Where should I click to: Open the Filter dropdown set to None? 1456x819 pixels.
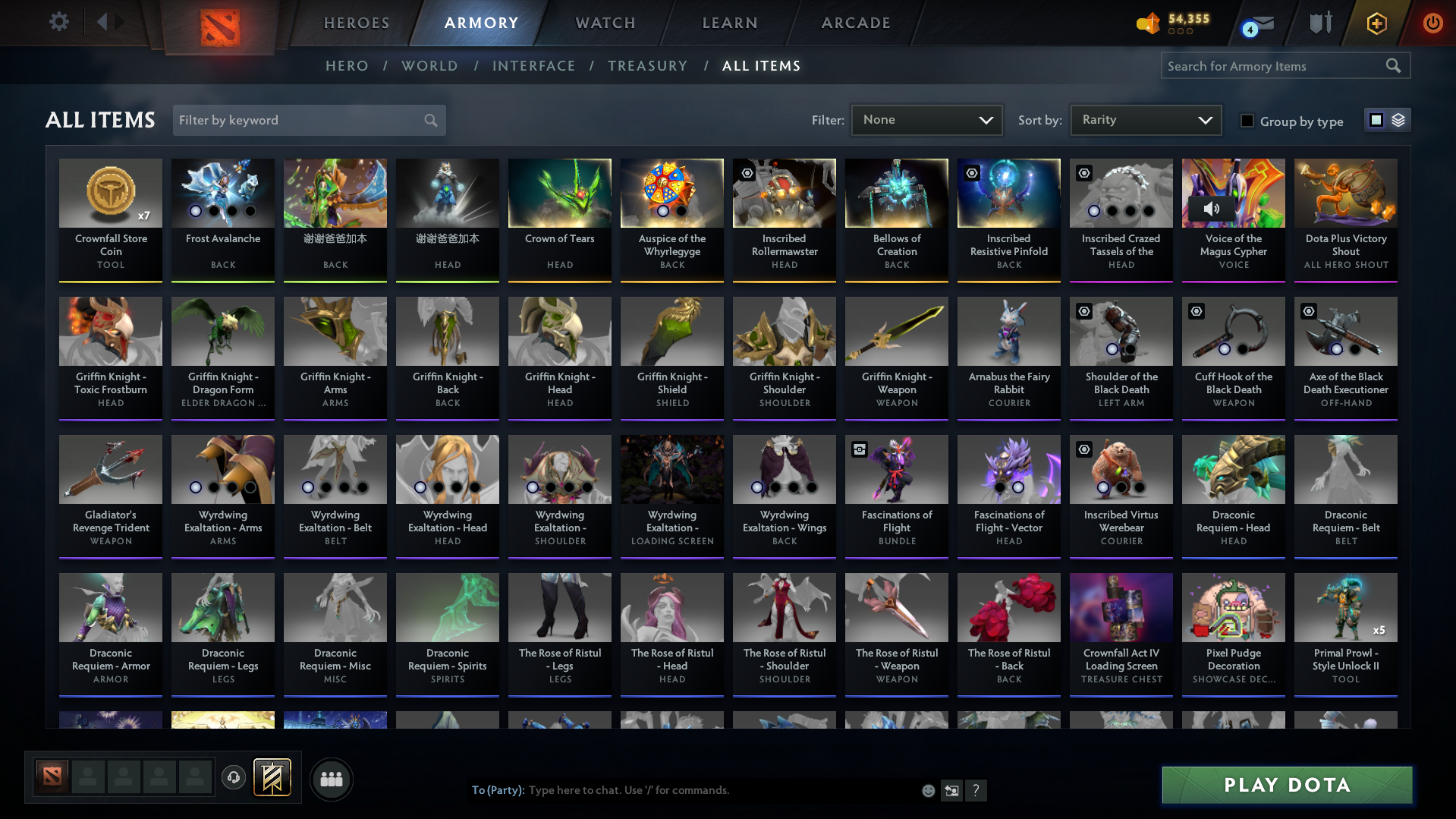click(926, 119)
